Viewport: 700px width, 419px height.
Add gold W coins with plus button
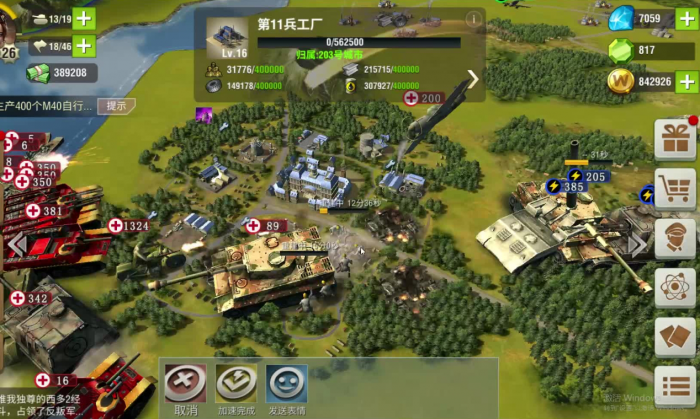pyautogui.click(x=687, y=81)
